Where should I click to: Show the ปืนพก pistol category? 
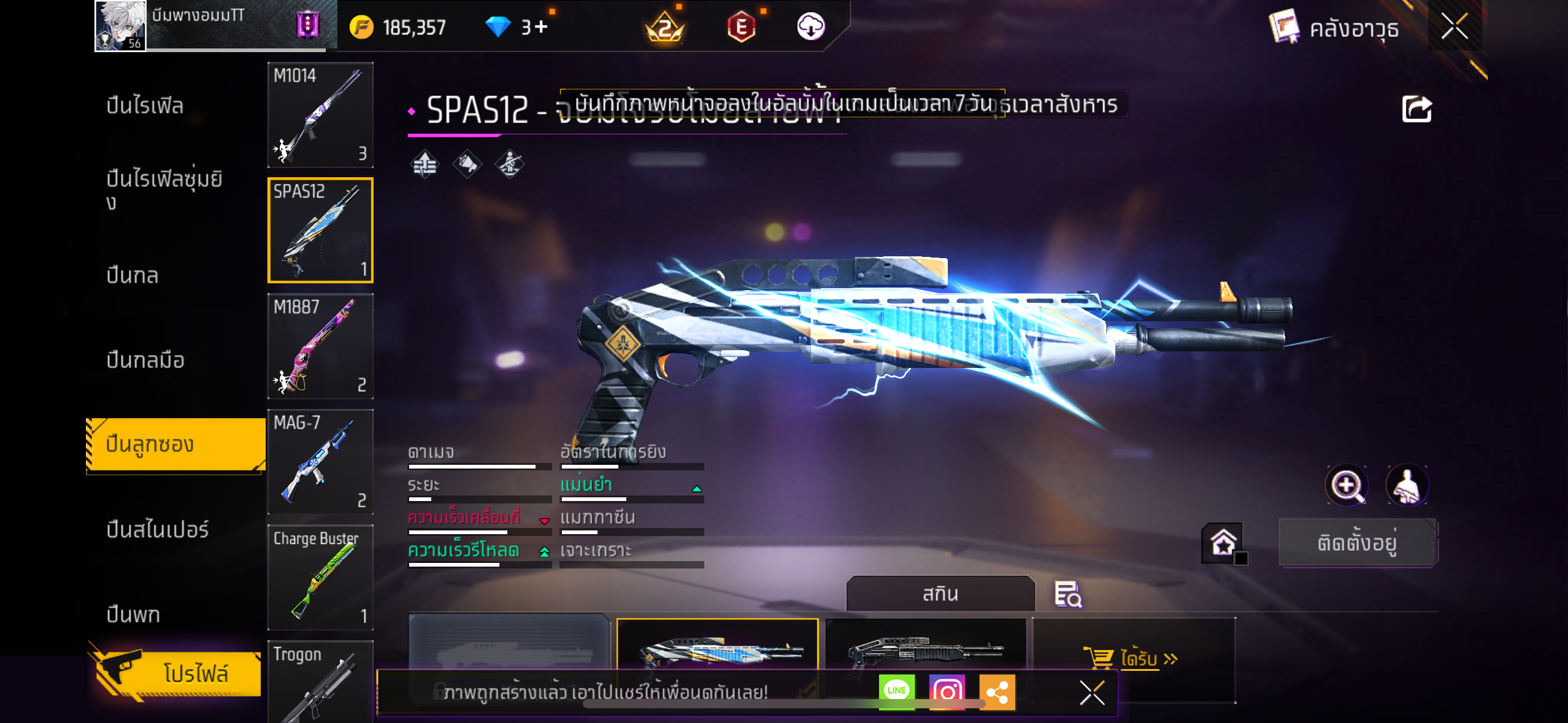tap(133, 614)
